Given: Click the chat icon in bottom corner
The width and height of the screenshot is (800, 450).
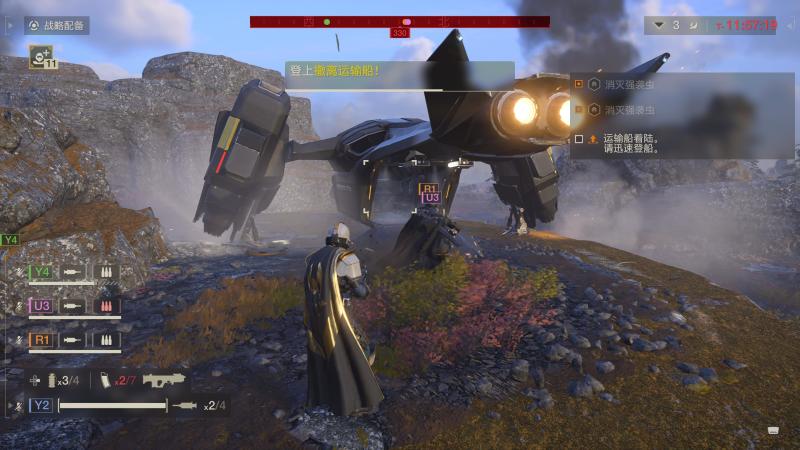Looking at the screenshot, I should point(773,430).
